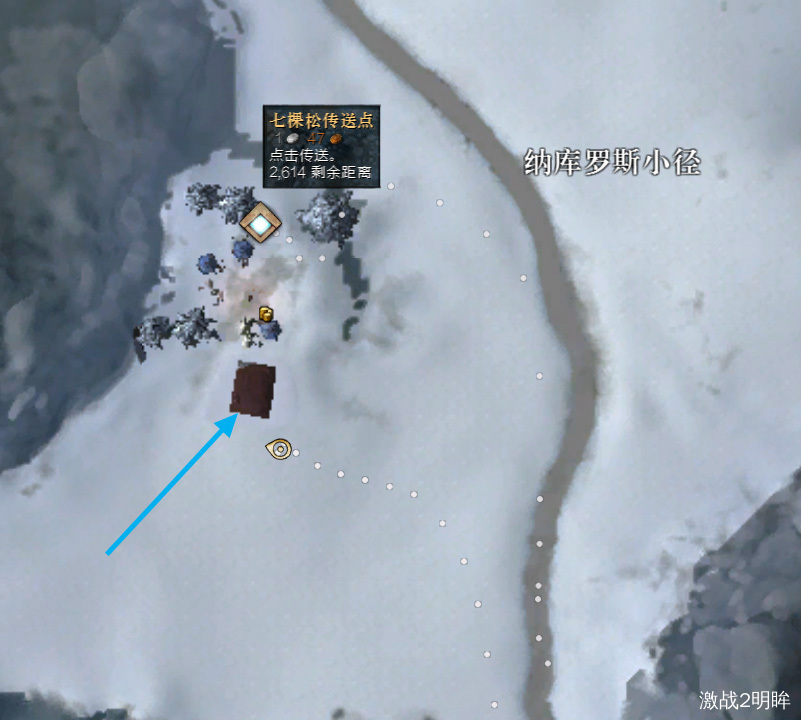Click the small gold merchant map marker
The height and width of the screenshot is (720, 801).
tap(266, 314)
